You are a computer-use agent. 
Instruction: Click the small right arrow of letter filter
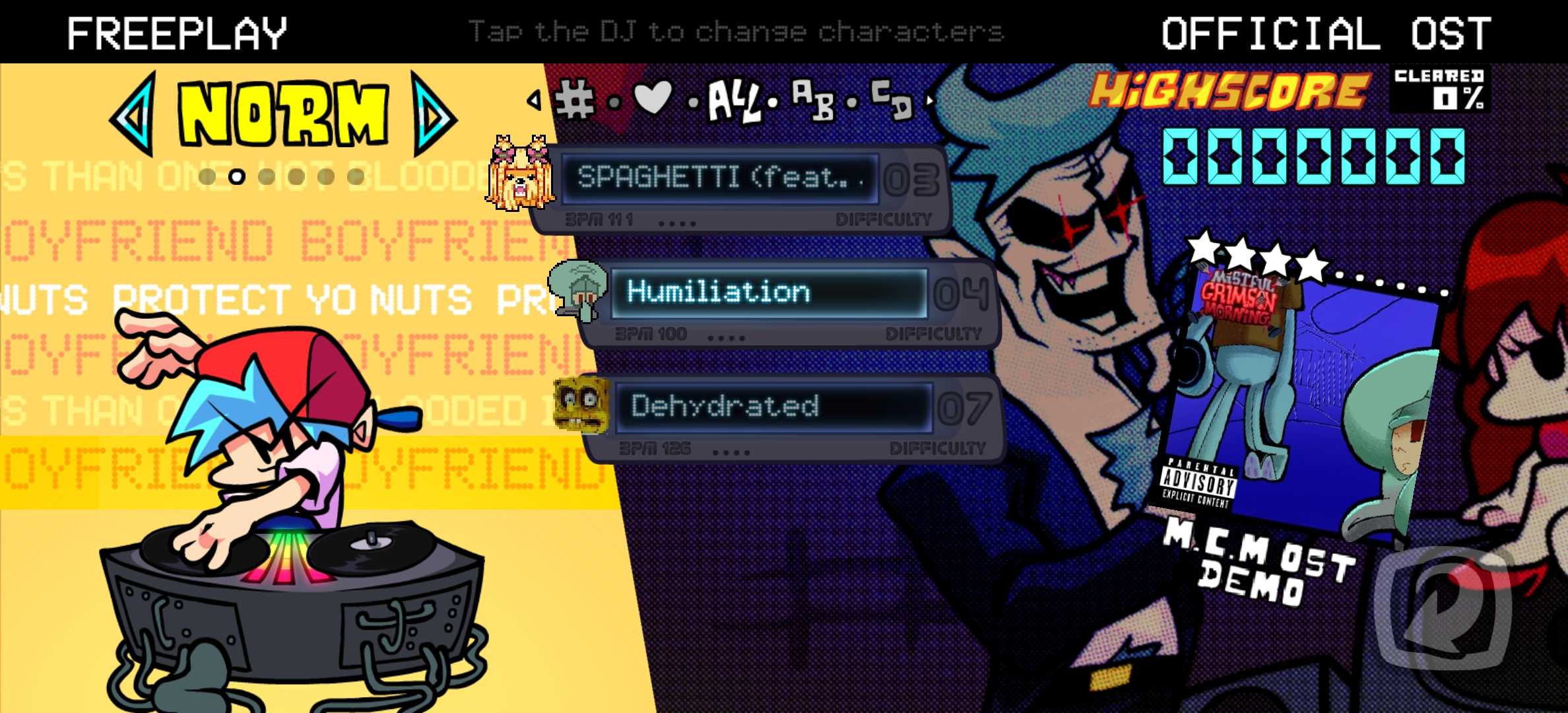click(x=930, y=101)
